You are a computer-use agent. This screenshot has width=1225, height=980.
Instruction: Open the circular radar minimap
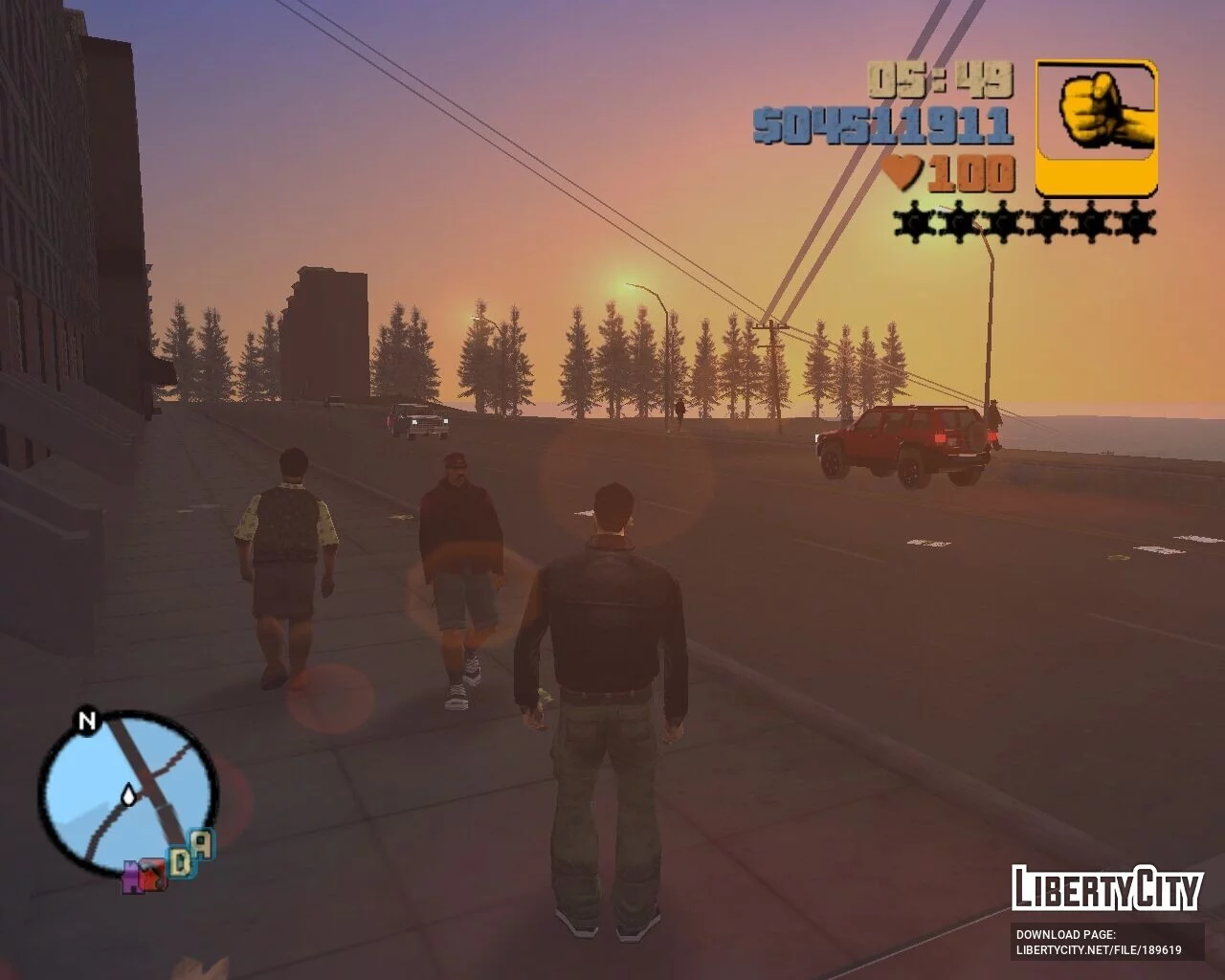127,791
